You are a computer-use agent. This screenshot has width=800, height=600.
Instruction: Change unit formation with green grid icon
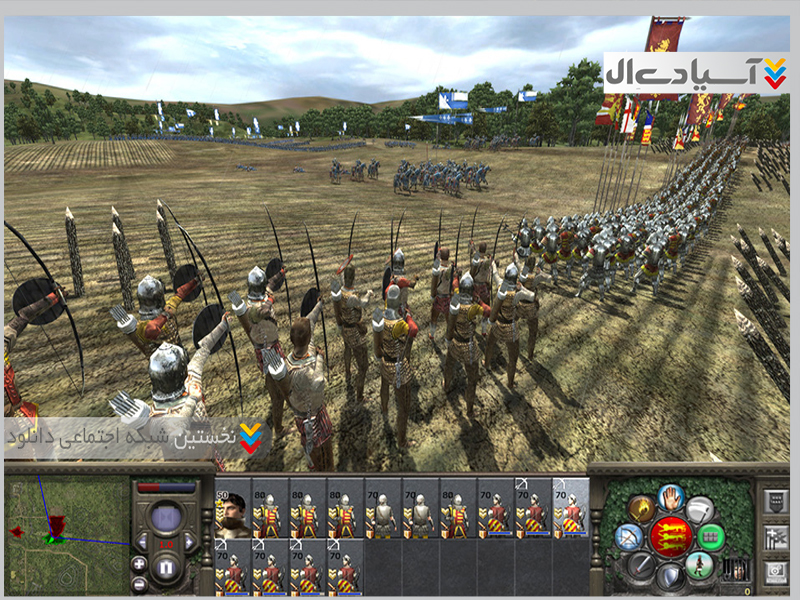[711, 537]
